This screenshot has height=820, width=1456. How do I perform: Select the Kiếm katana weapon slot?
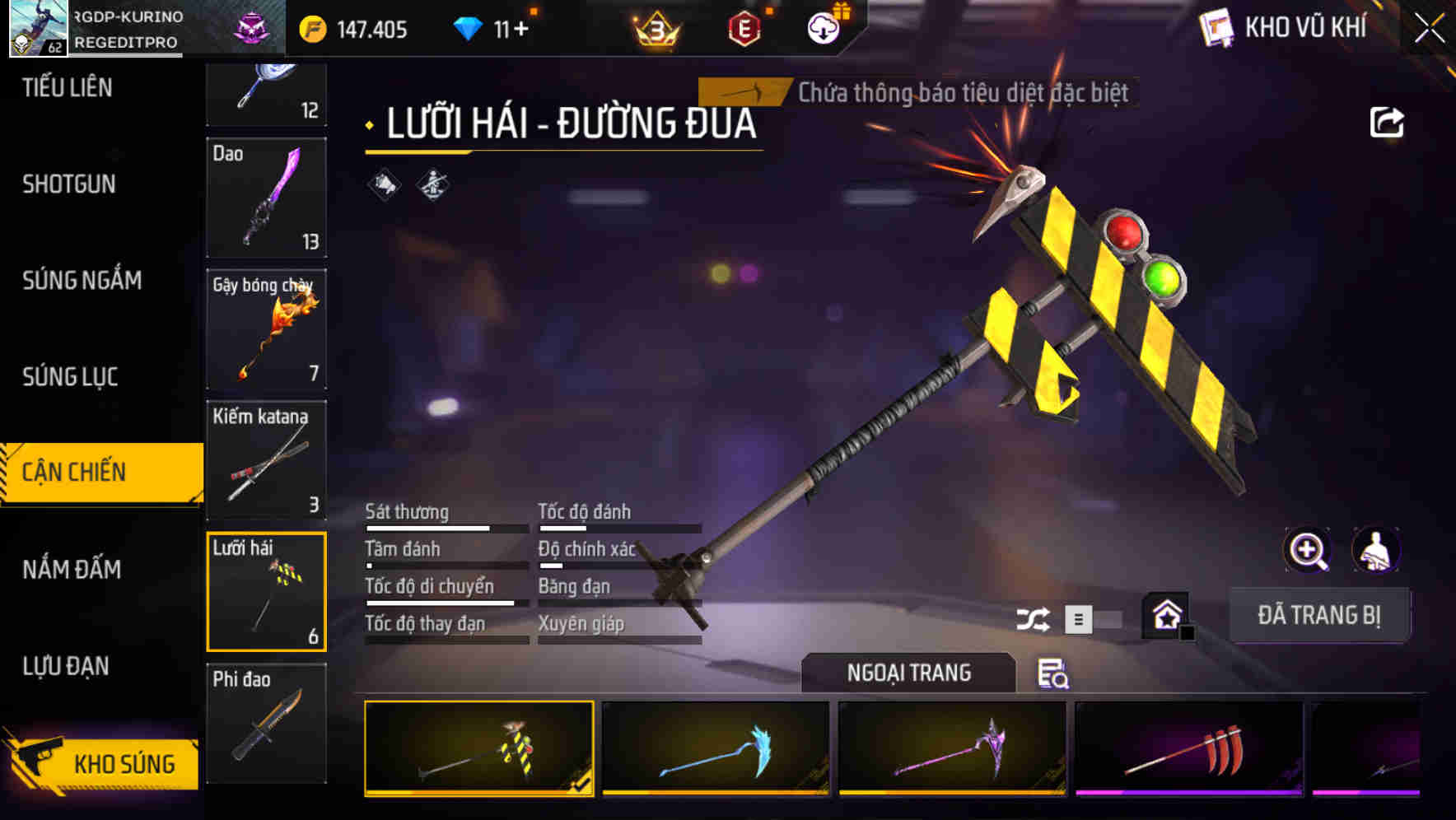click(x=266, y=461)
